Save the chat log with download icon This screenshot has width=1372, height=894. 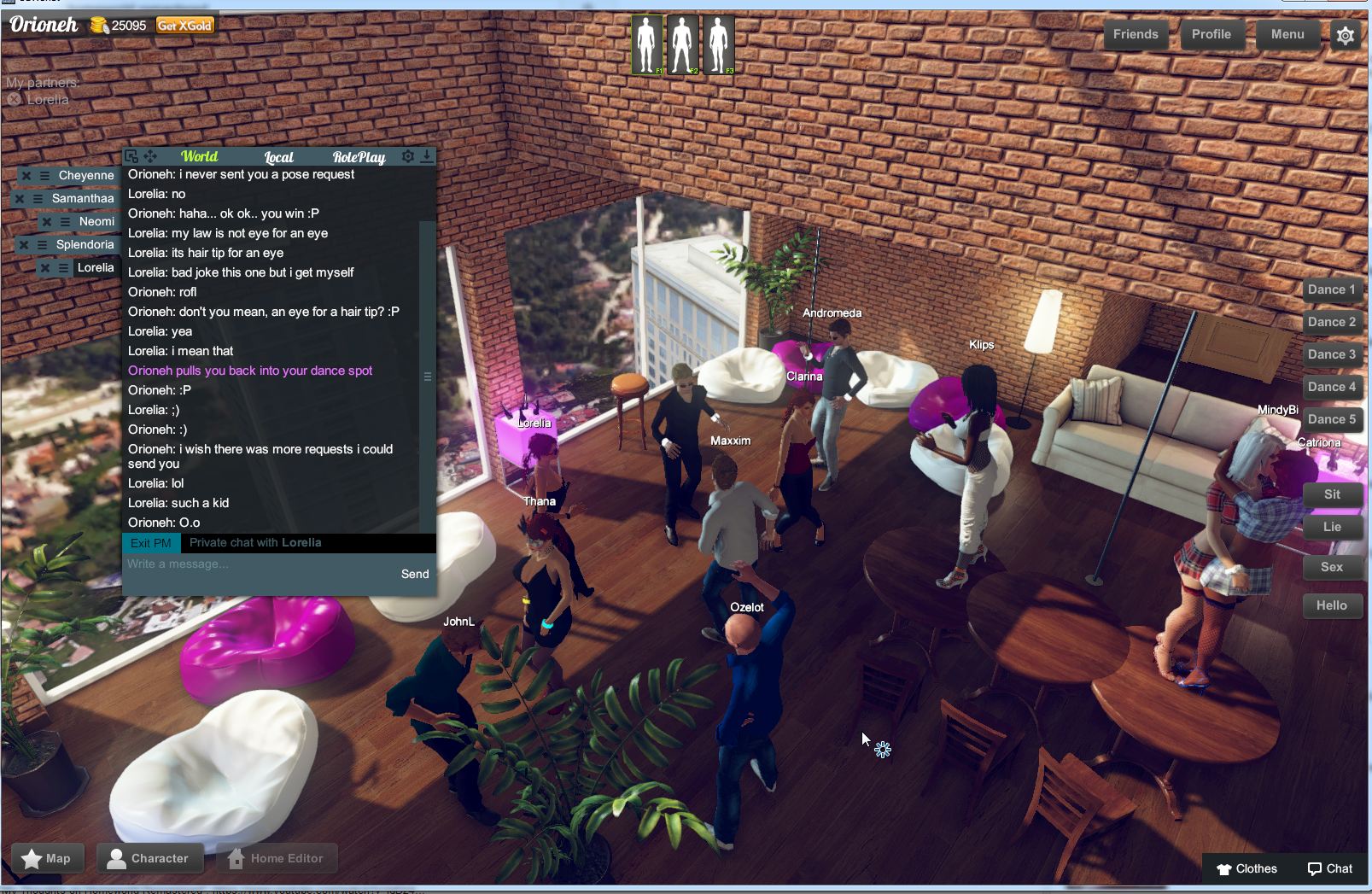pyautogui.click(x=427, y=156)
